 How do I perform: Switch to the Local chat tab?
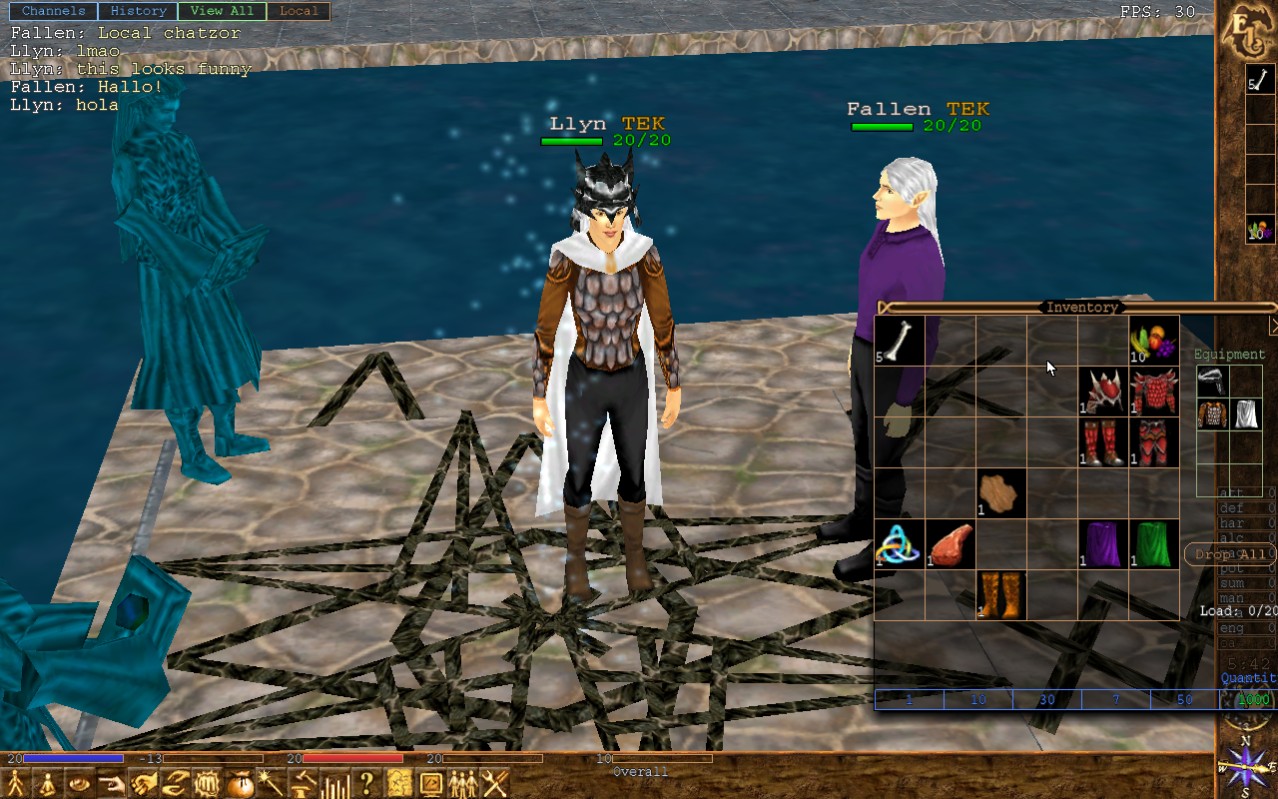click(299, 11)
